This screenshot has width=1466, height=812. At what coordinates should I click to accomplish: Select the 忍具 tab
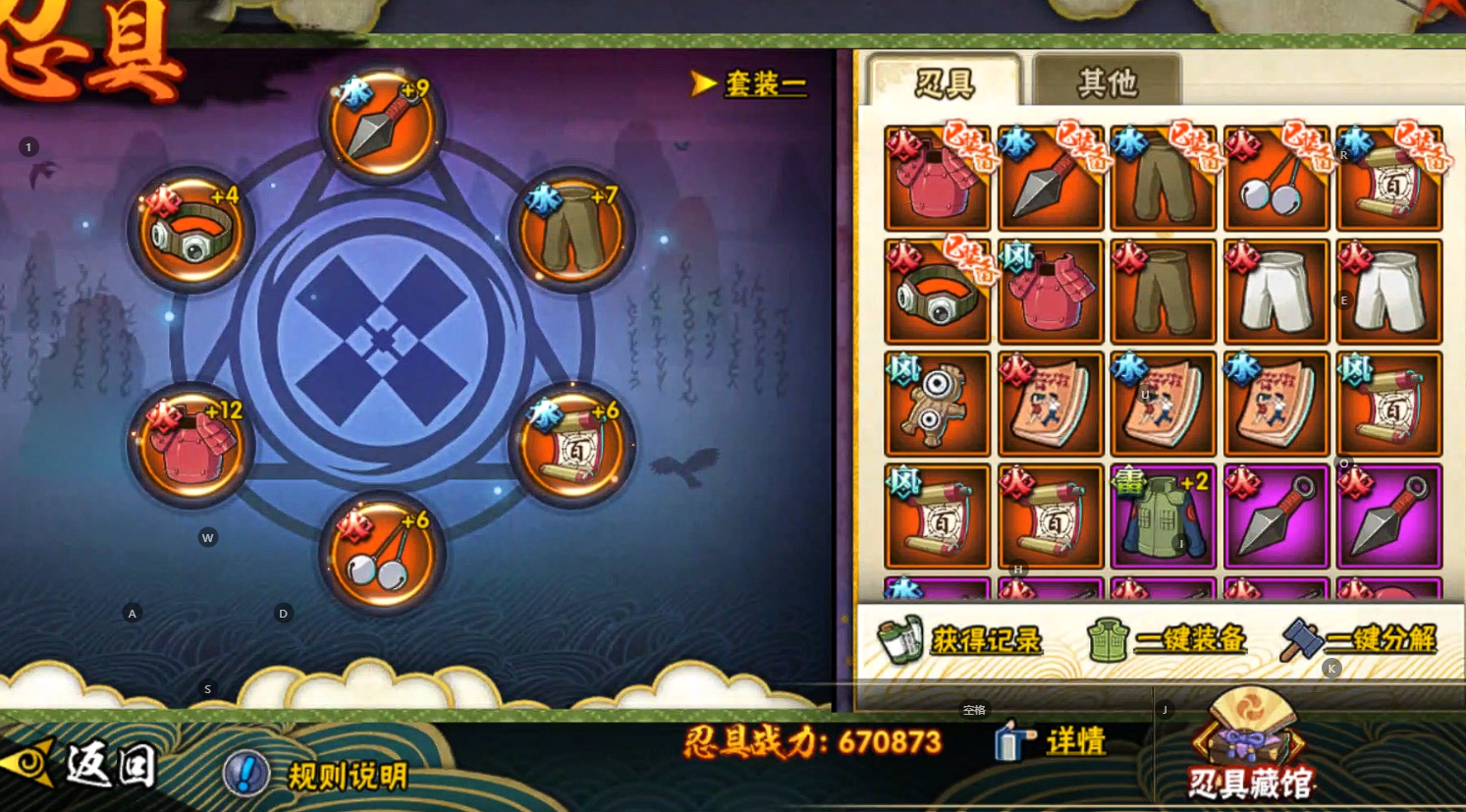point(945,82)
